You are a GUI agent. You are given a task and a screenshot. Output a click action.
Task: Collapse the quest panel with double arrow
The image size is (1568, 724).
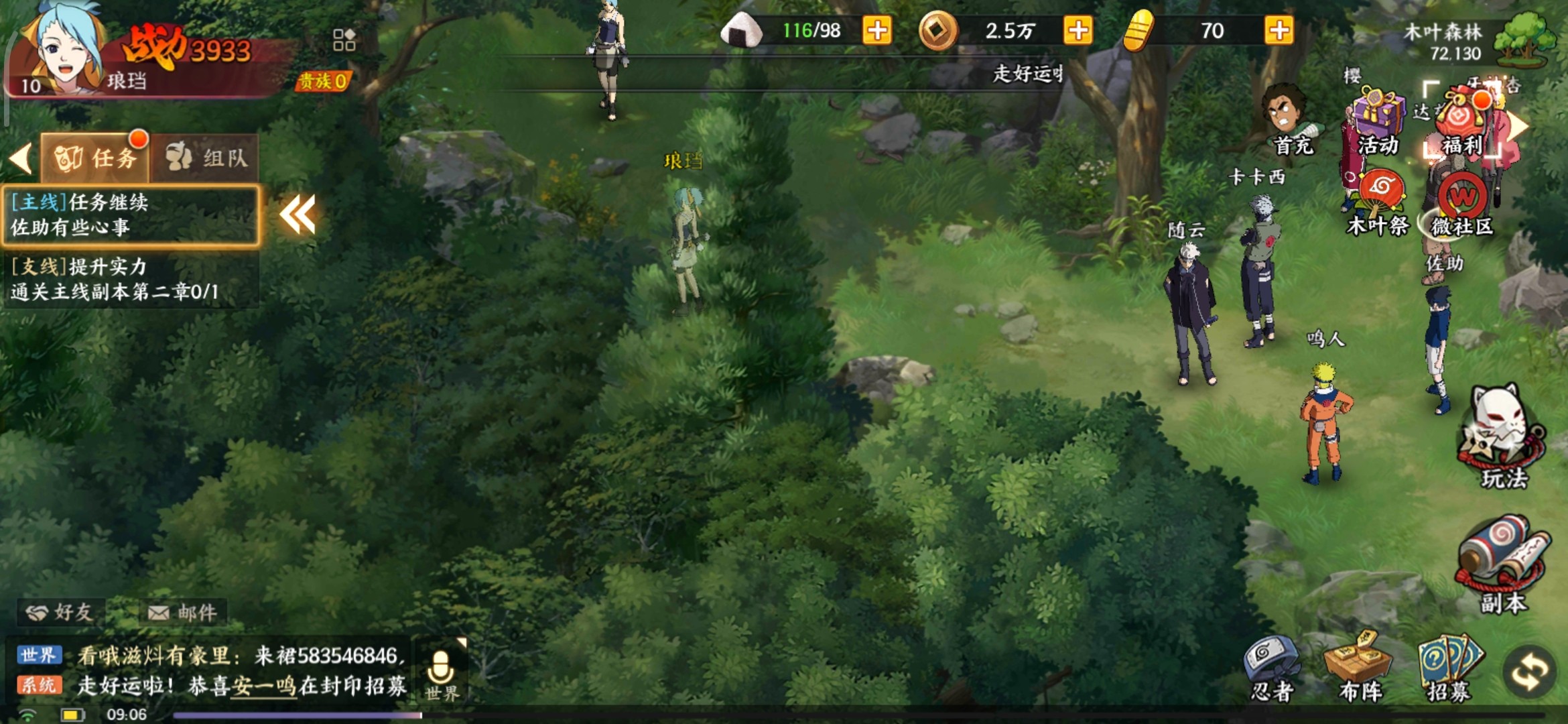pyautogui.click(x=297, y=215)
